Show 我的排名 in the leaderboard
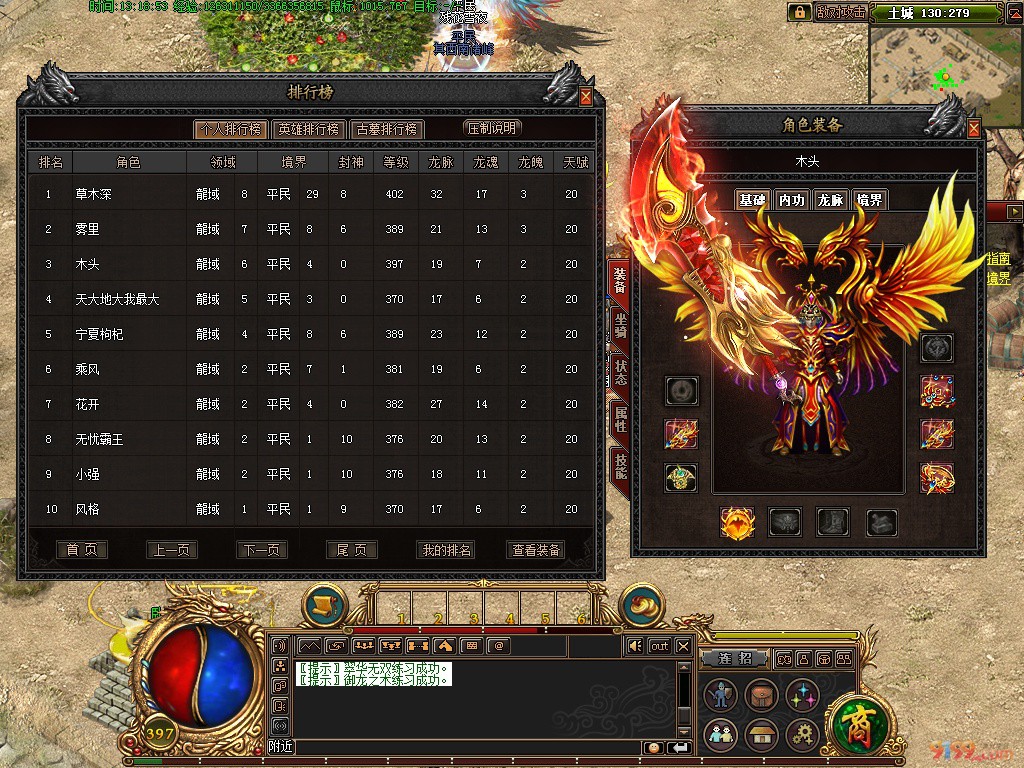The image size is (1024, 768). click(x=445, y=550)
